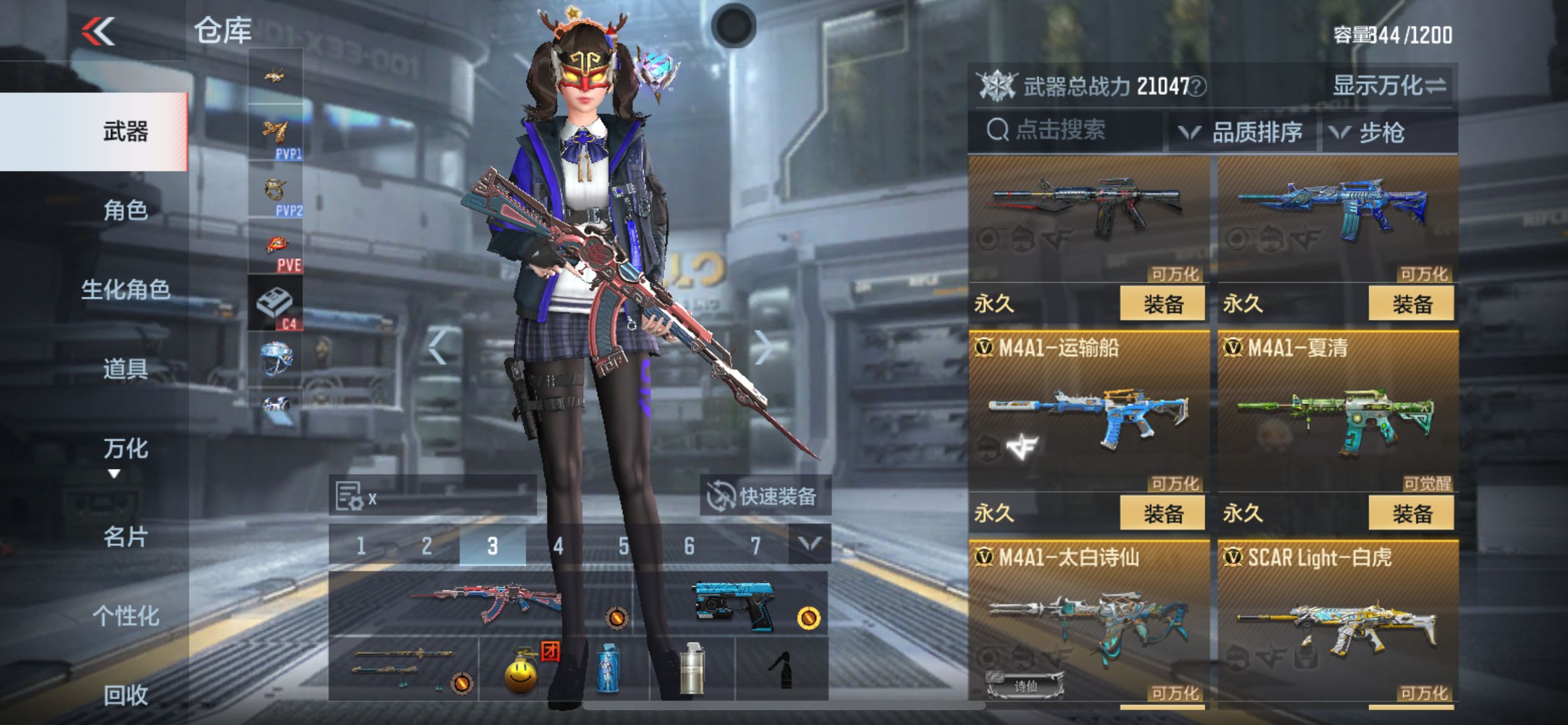This screenshot has width=1568, height=725.
Task: Go to the 回收 recycle section
Action: (125, 695)
